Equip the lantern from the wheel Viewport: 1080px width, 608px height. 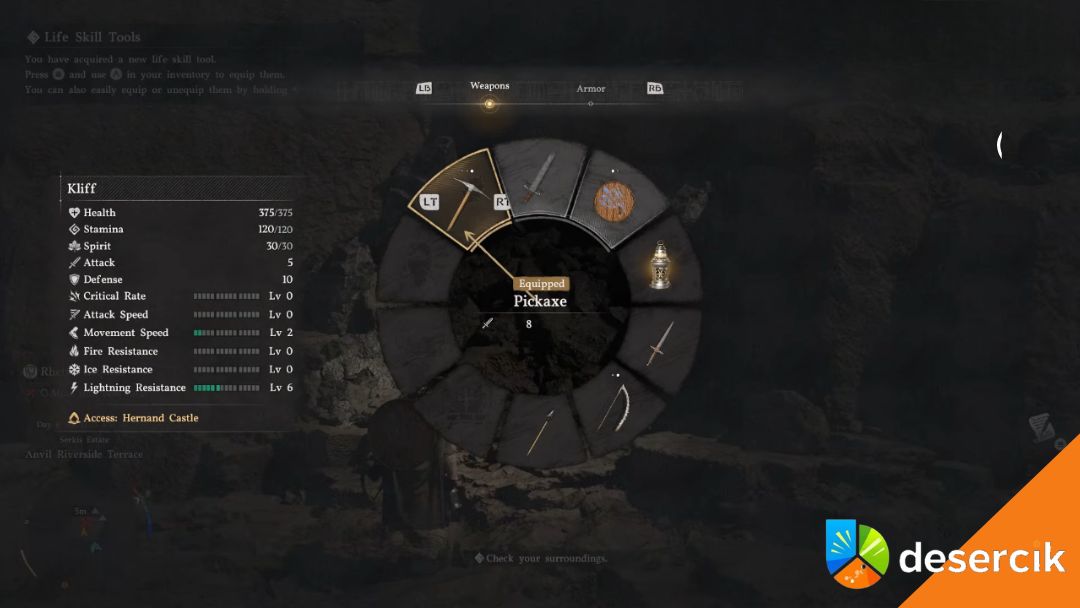tap(658, 265)
